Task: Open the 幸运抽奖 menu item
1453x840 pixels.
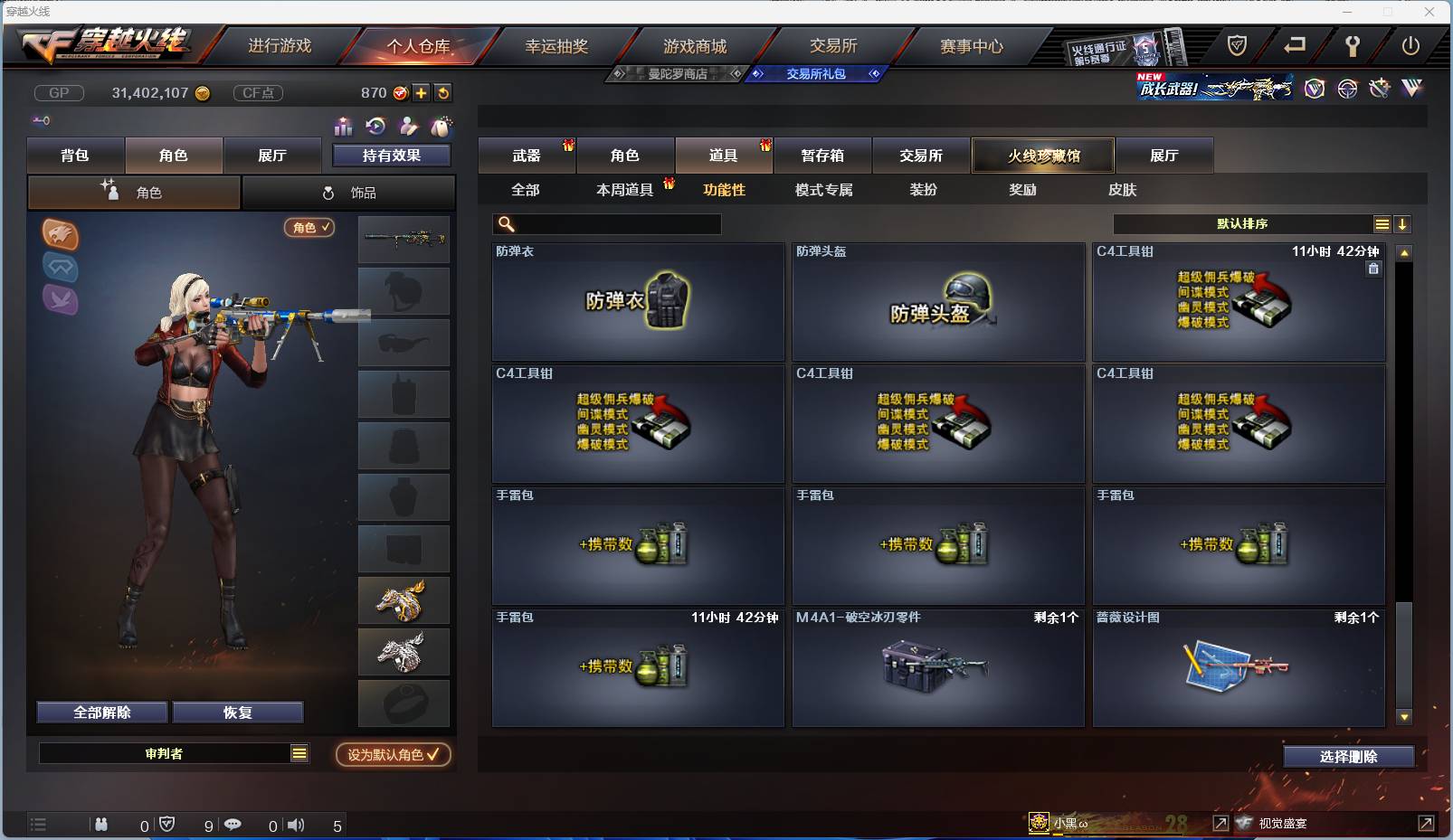Action: (556, 45)
